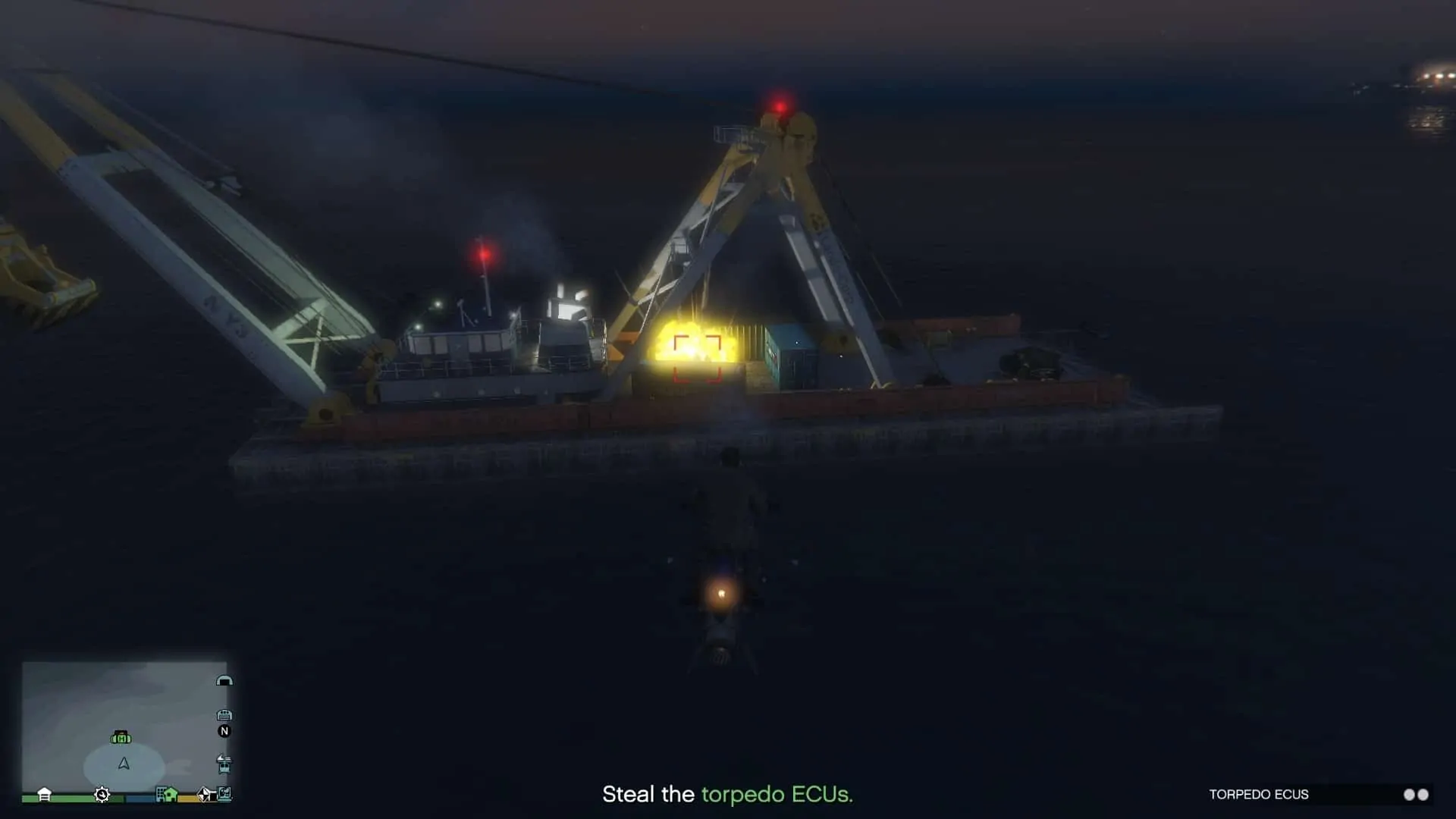Select the green duffel bag mission blip on minimap

(x=120, y=738)
